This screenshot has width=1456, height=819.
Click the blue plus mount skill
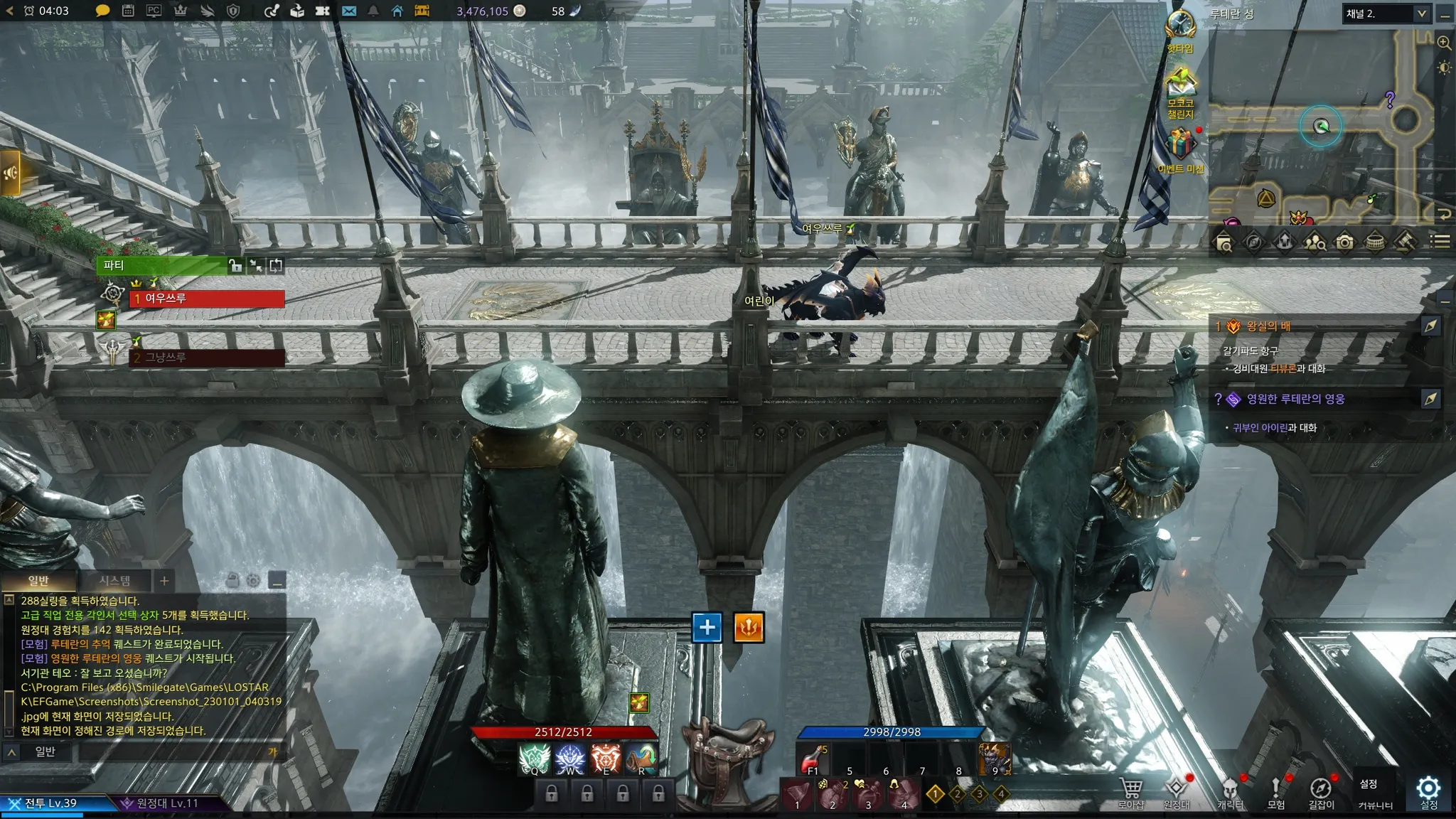[707, 627]
